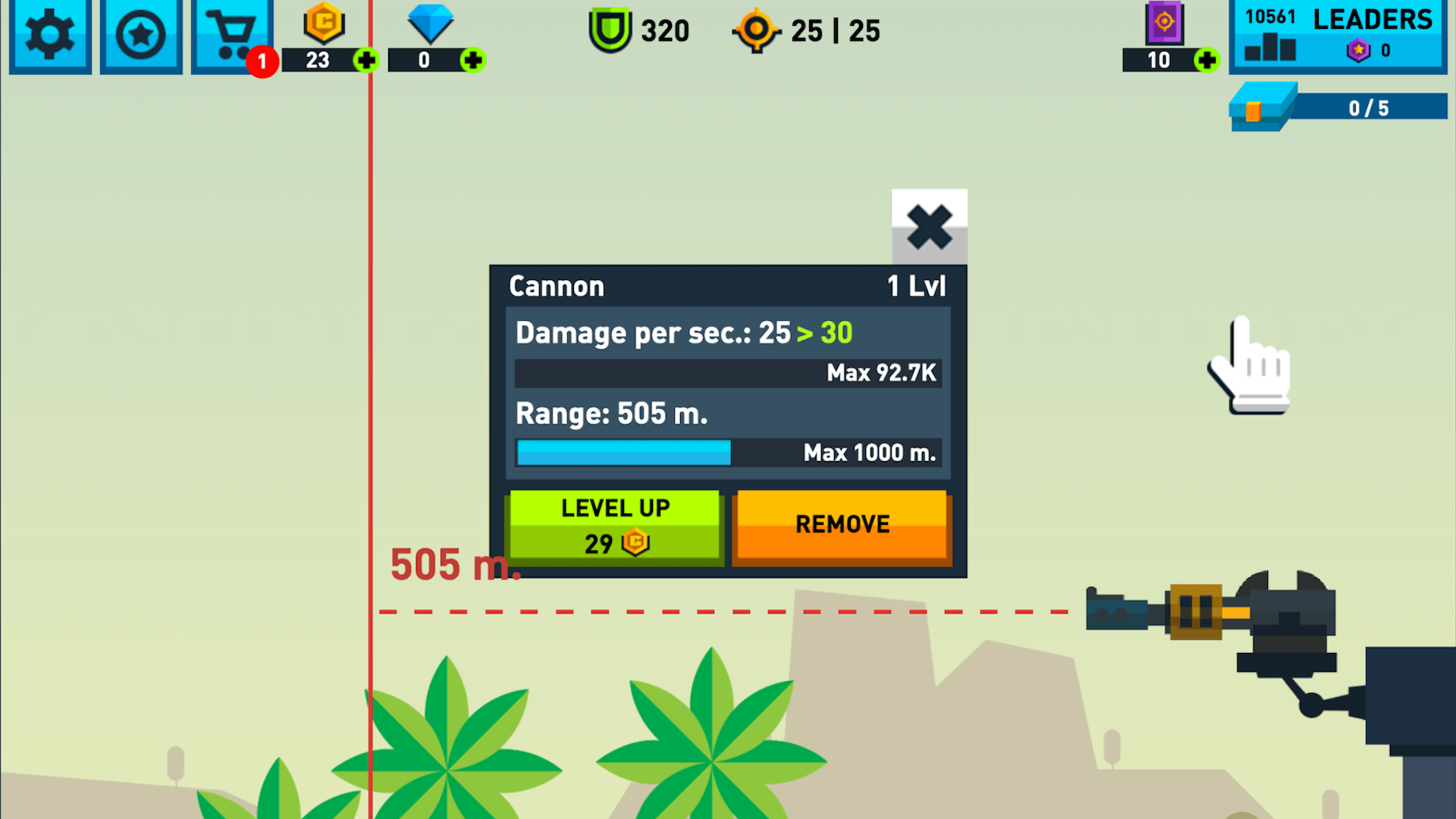Click the plus to buy more diamonds

[473, 62]
